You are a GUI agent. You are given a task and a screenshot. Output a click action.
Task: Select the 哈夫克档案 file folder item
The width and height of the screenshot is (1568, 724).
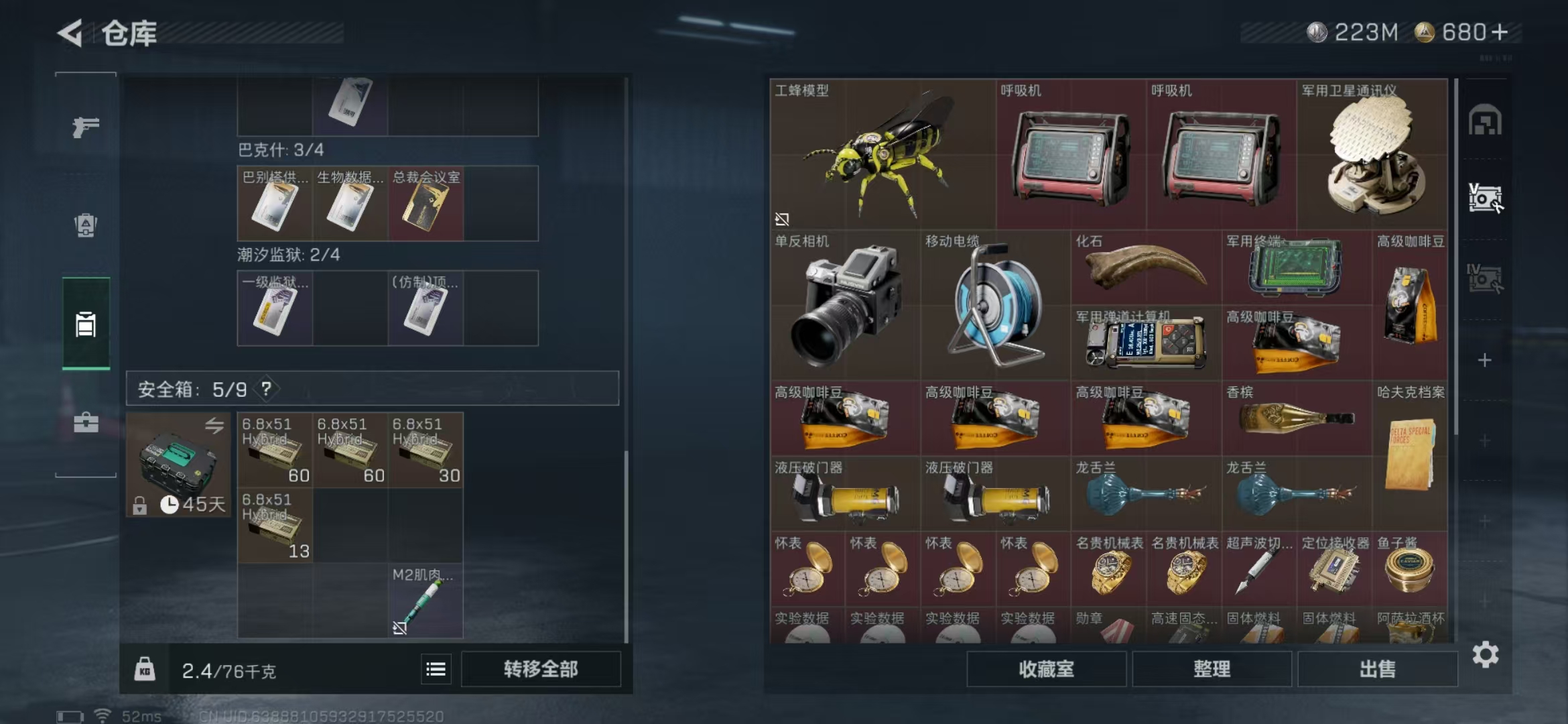pos(1409,456)
